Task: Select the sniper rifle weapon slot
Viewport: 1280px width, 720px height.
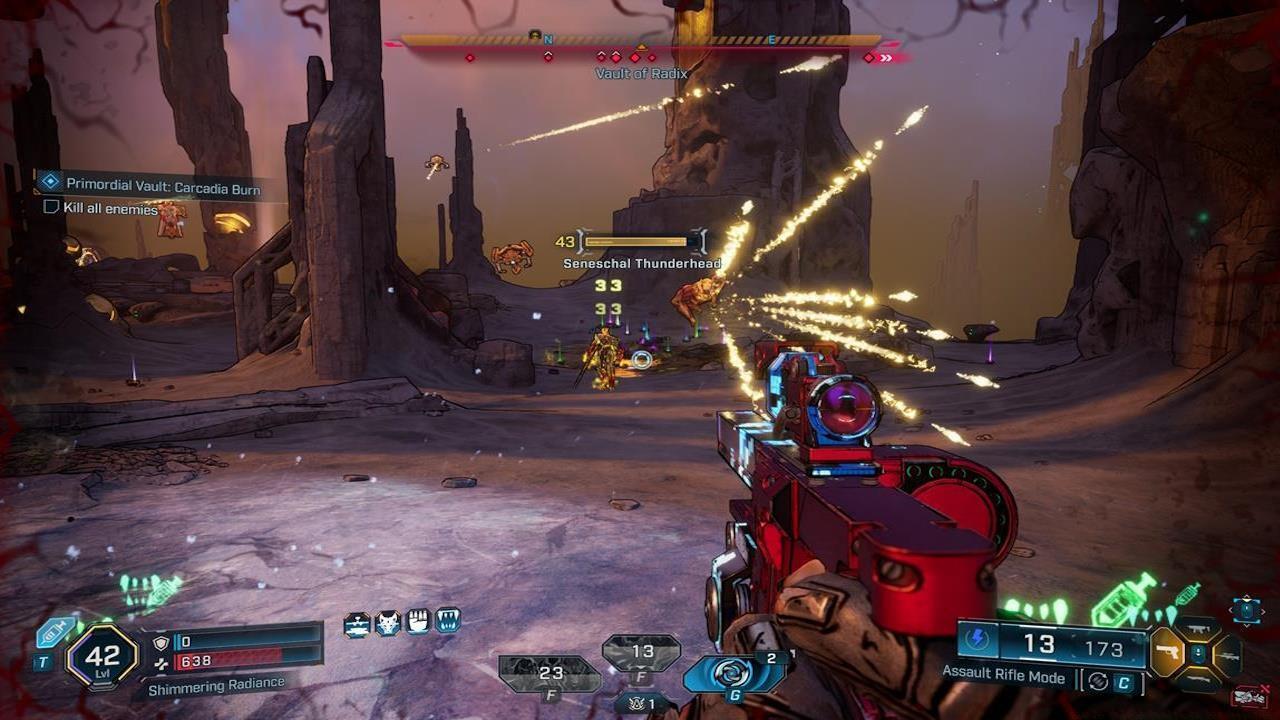Action: [x=1228, y=656]
